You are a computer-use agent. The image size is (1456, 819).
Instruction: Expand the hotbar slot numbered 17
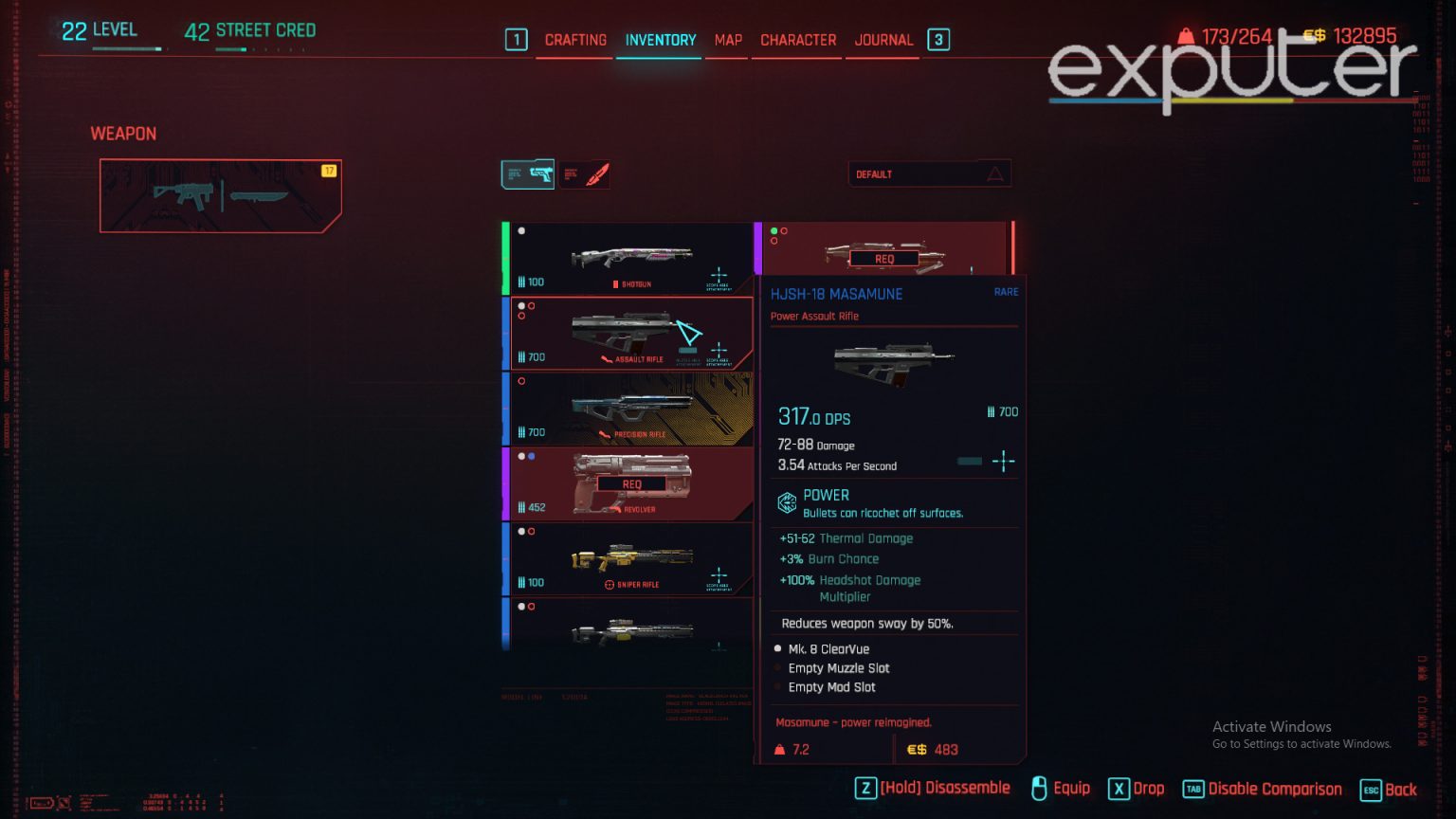coord(329,170)
